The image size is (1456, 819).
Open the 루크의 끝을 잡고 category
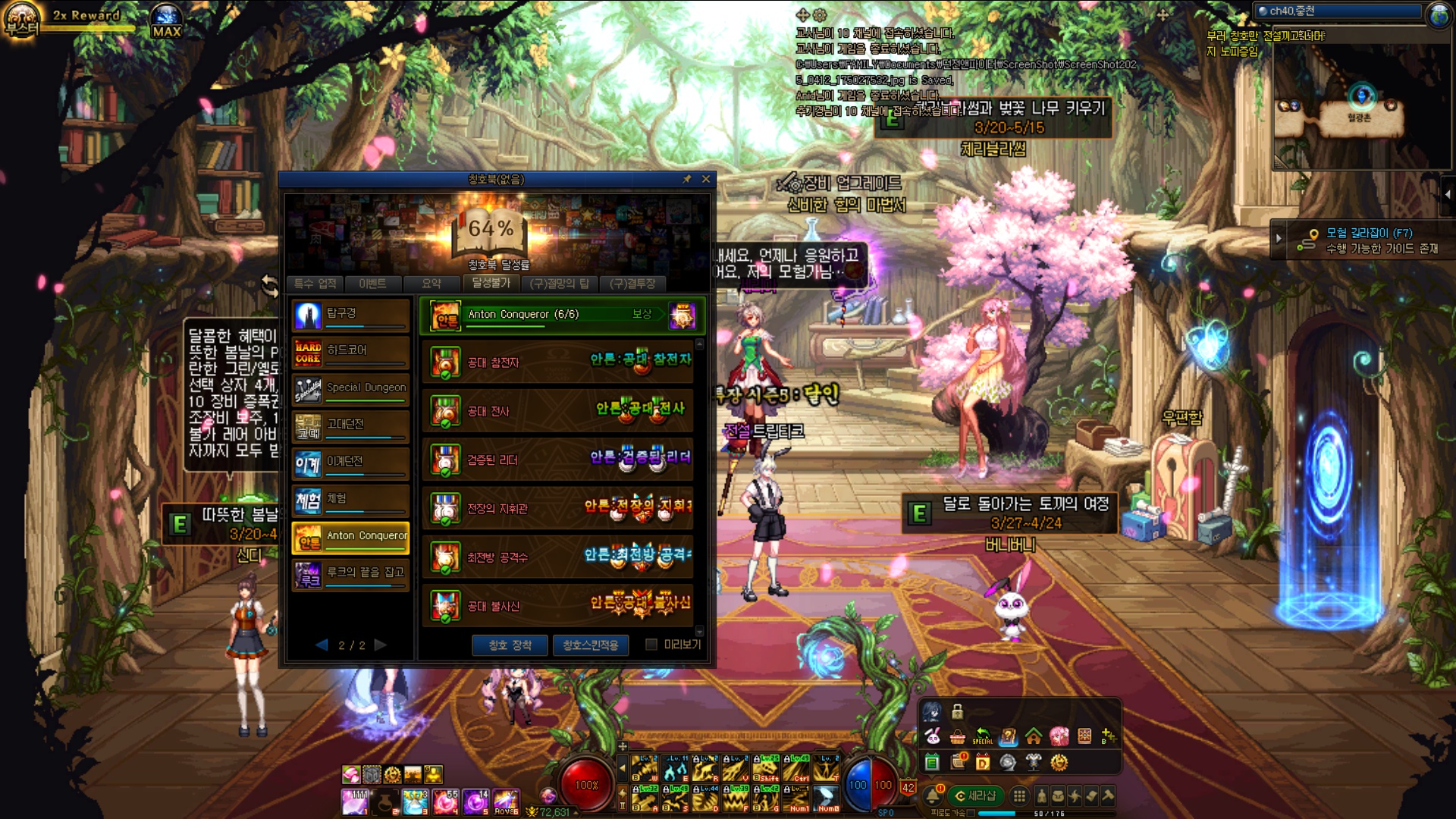pyautogui.click(x=350, y=574)
